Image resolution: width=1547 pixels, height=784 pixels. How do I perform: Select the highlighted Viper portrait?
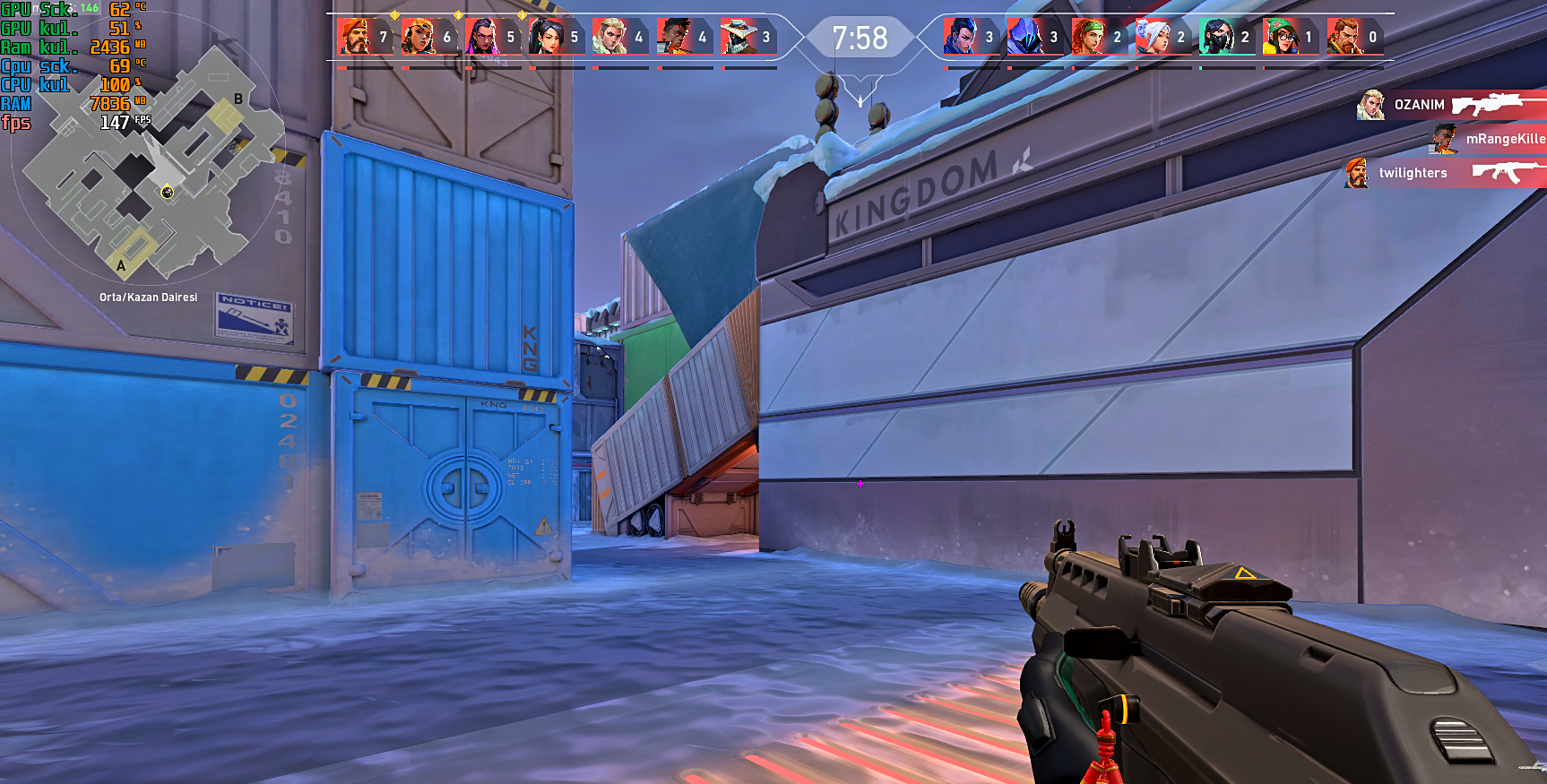click(1215, 37)
